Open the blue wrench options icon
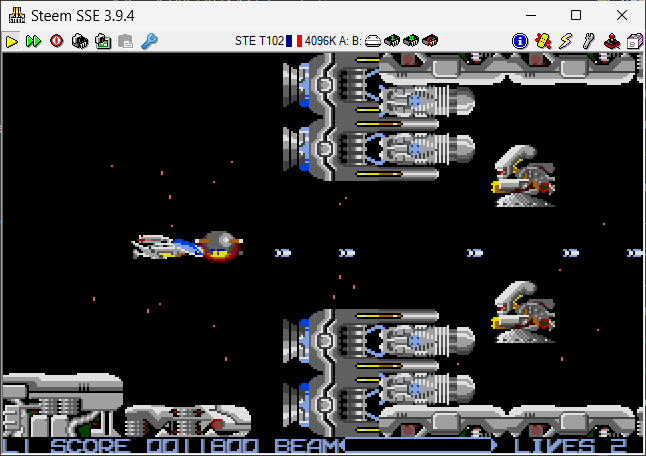Viewport: 646px width, 456px height. [x=149, y=41]
